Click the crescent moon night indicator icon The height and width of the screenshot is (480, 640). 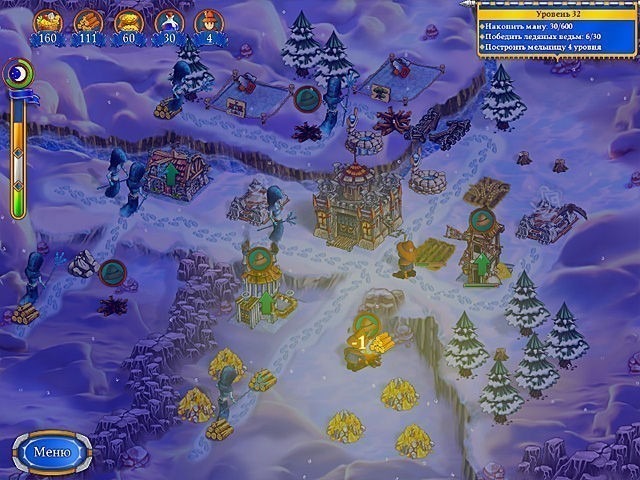[x=17, y=71]
